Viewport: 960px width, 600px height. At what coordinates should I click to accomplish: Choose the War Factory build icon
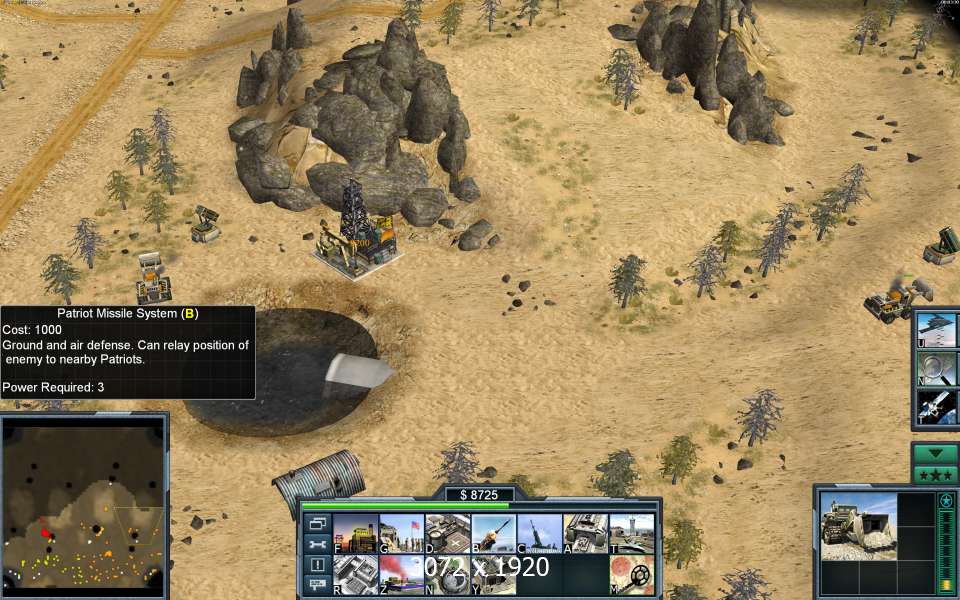585,534
